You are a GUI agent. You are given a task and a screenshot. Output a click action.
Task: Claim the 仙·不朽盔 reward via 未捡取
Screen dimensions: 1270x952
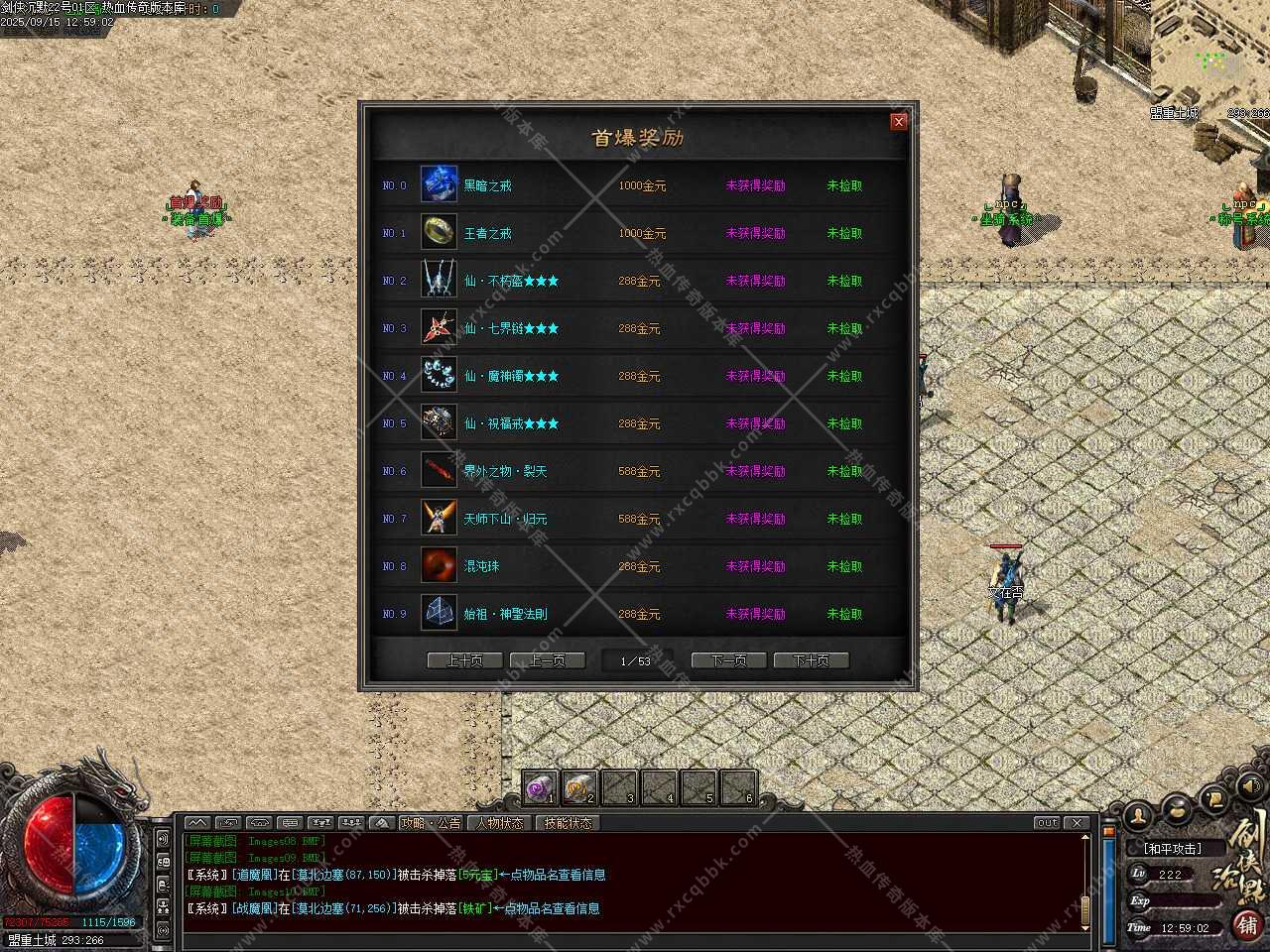[844, 281]
